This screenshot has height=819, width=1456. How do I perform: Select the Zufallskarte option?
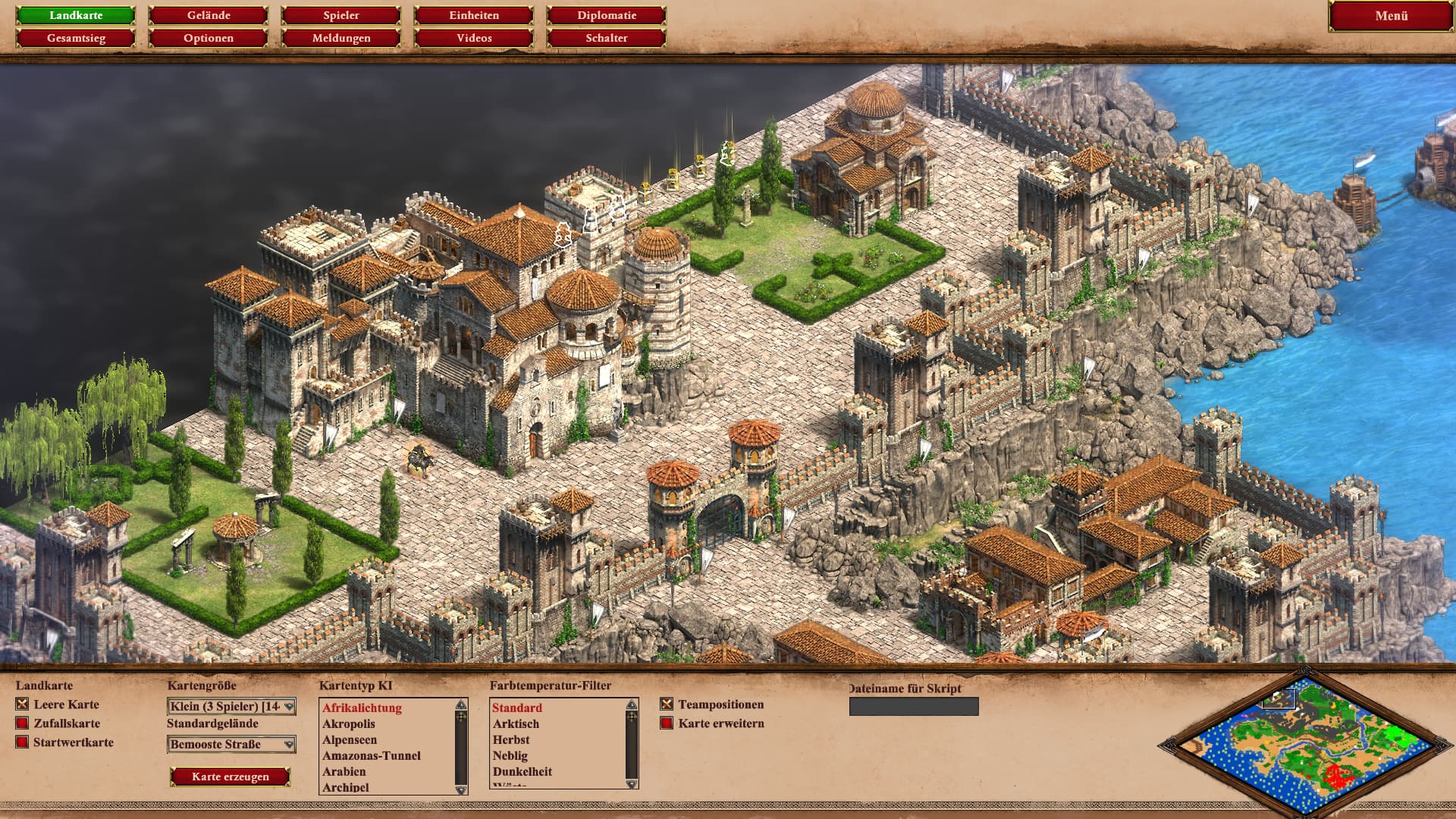[23, 723]
